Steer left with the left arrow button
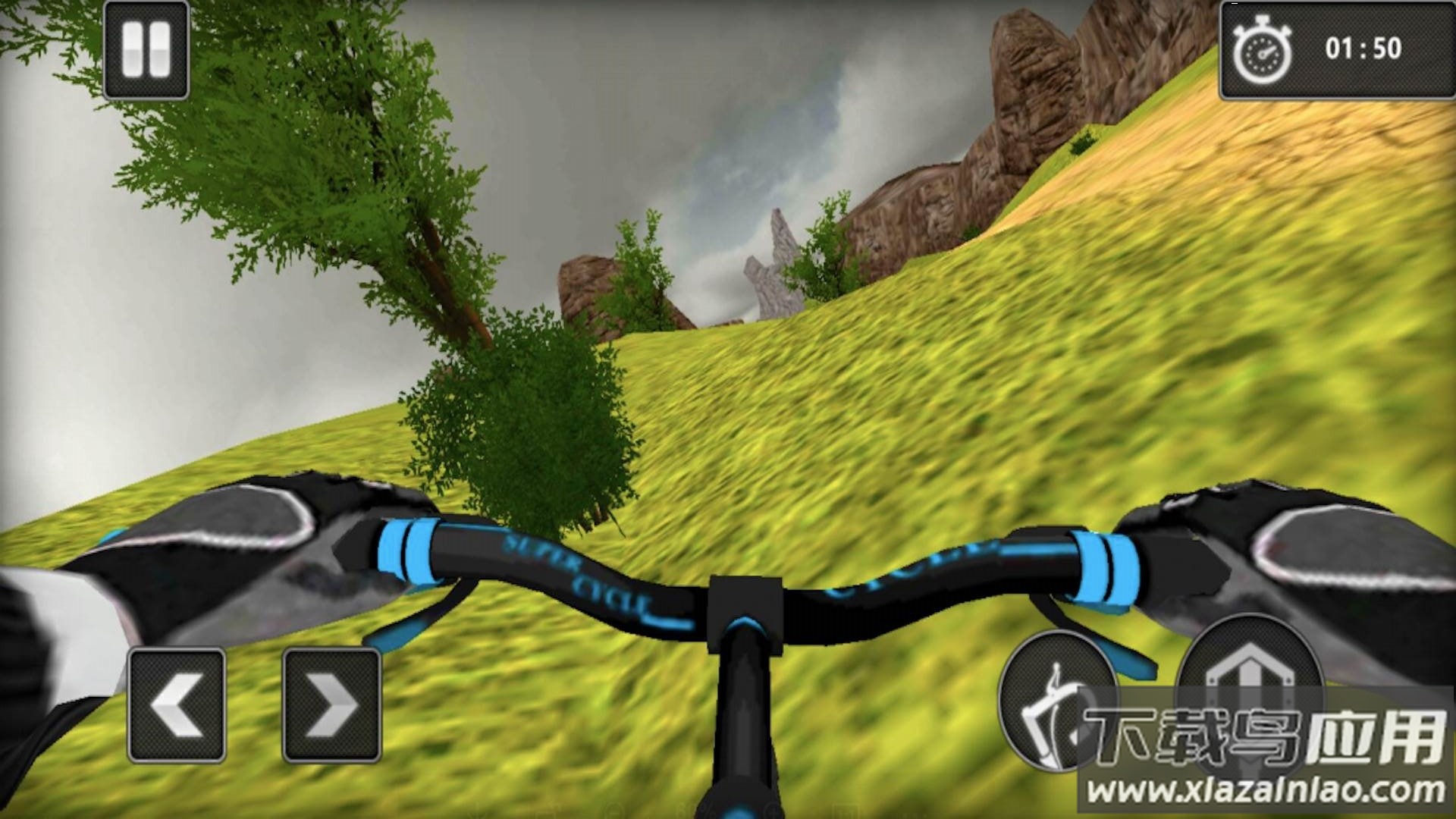 pos(177,705)
